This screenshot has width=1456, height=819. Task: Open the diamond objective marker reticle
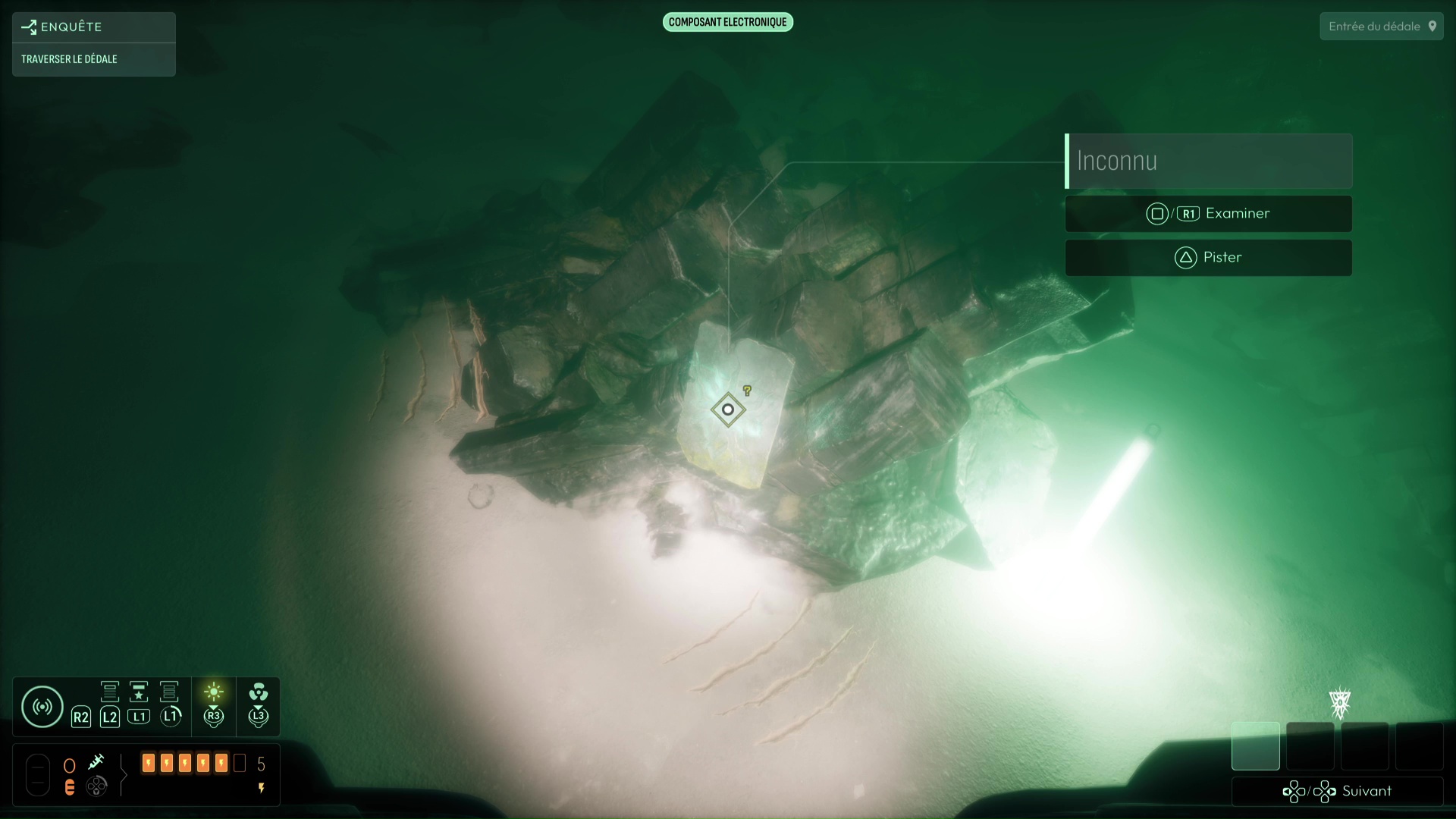(x=727, y=409)
